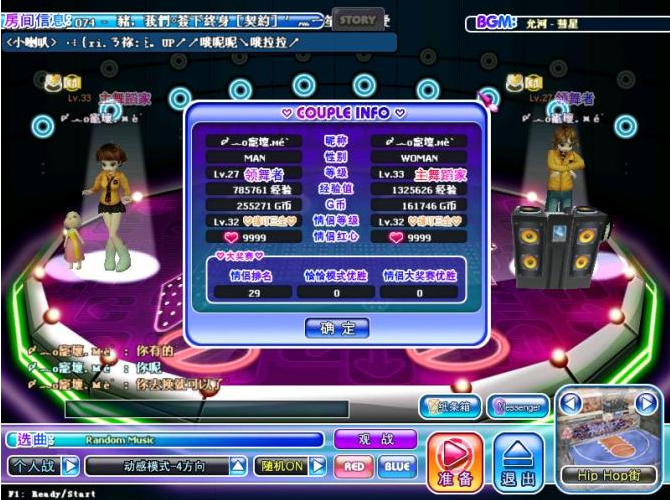
Task: Confirm the Couple Info dialog with 确定
Action: (x=336, y=328)
